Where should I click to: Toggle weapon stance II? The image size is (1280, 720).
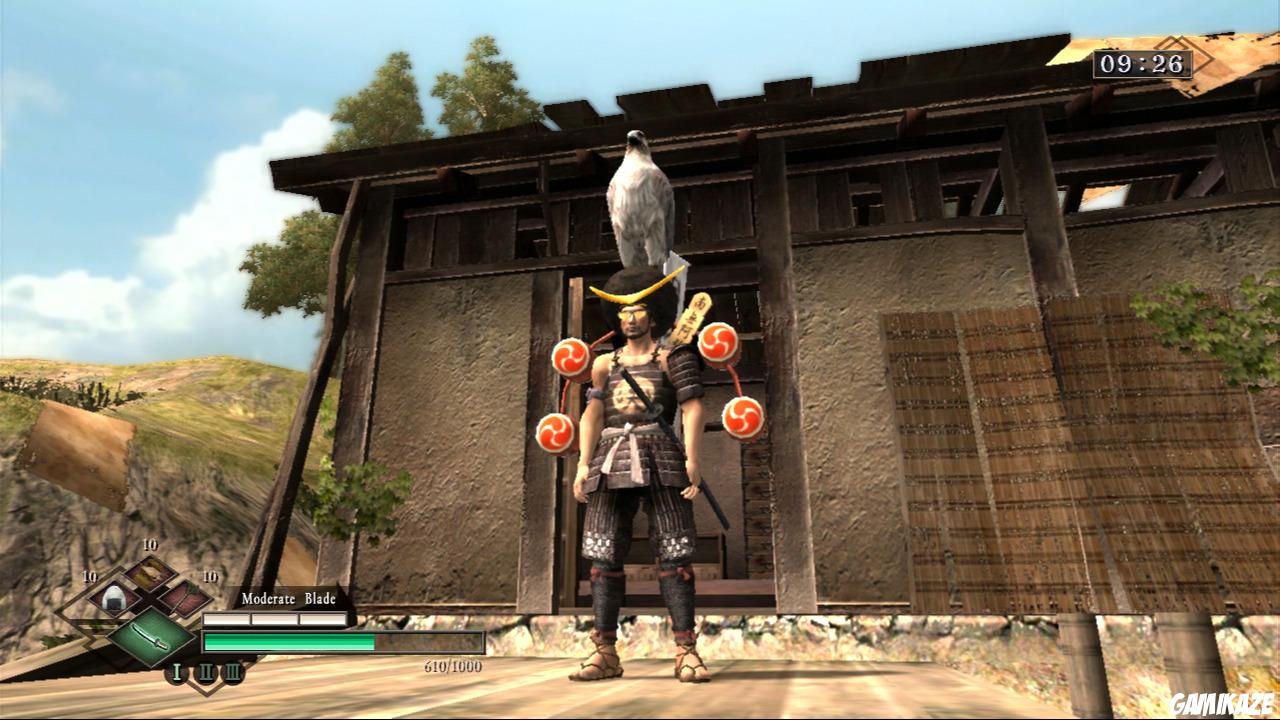(x=206, y=672)
